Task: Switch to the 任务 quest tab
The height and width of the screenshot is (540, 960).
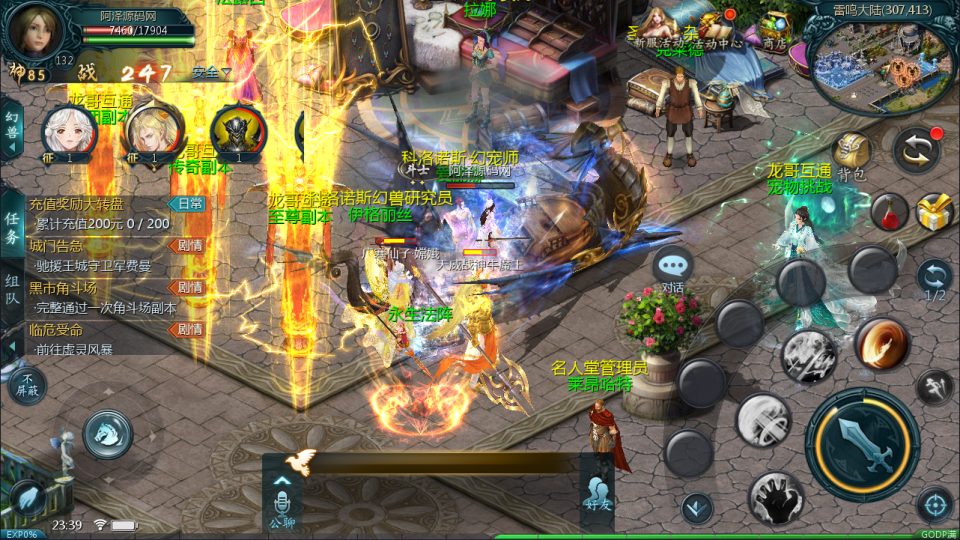Action: pos(12,226)
